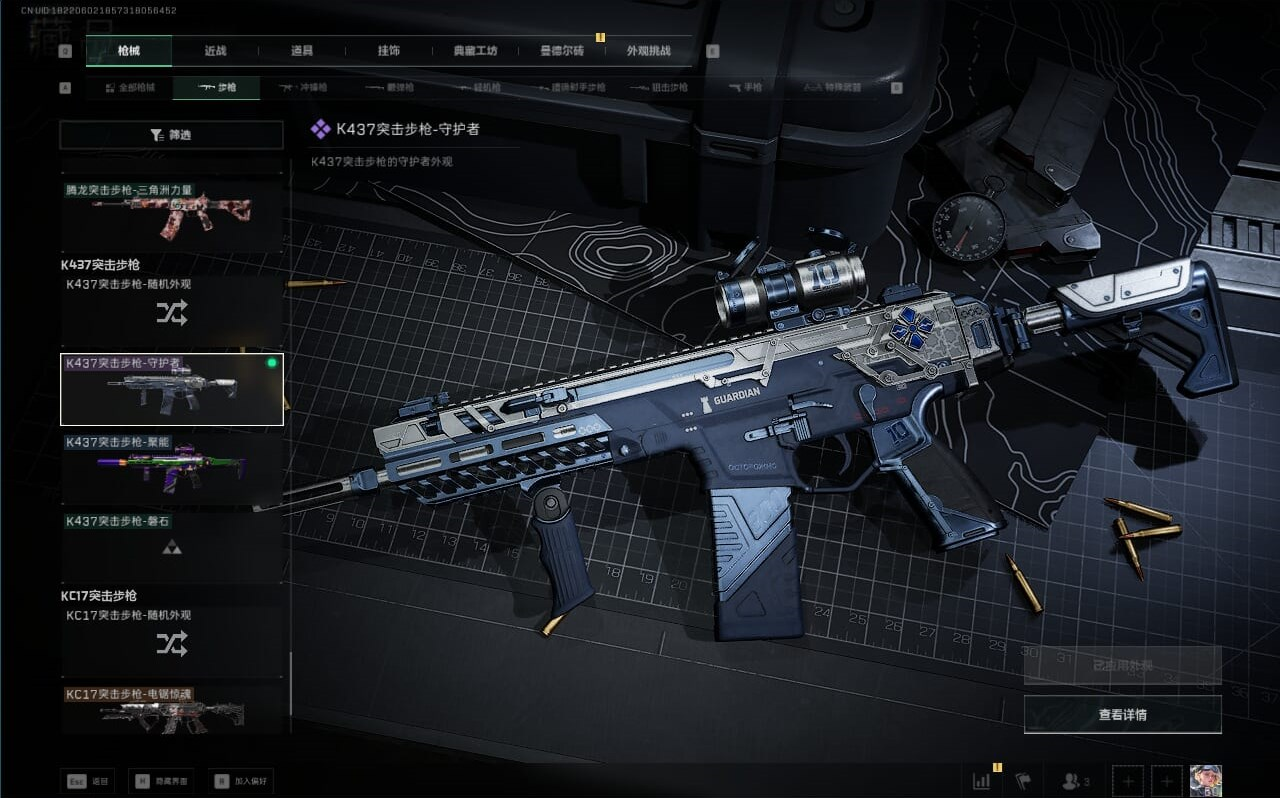Show 全部枪械 all firearms category
This screenshot has height=798, width=1280.
click(130, 88)
